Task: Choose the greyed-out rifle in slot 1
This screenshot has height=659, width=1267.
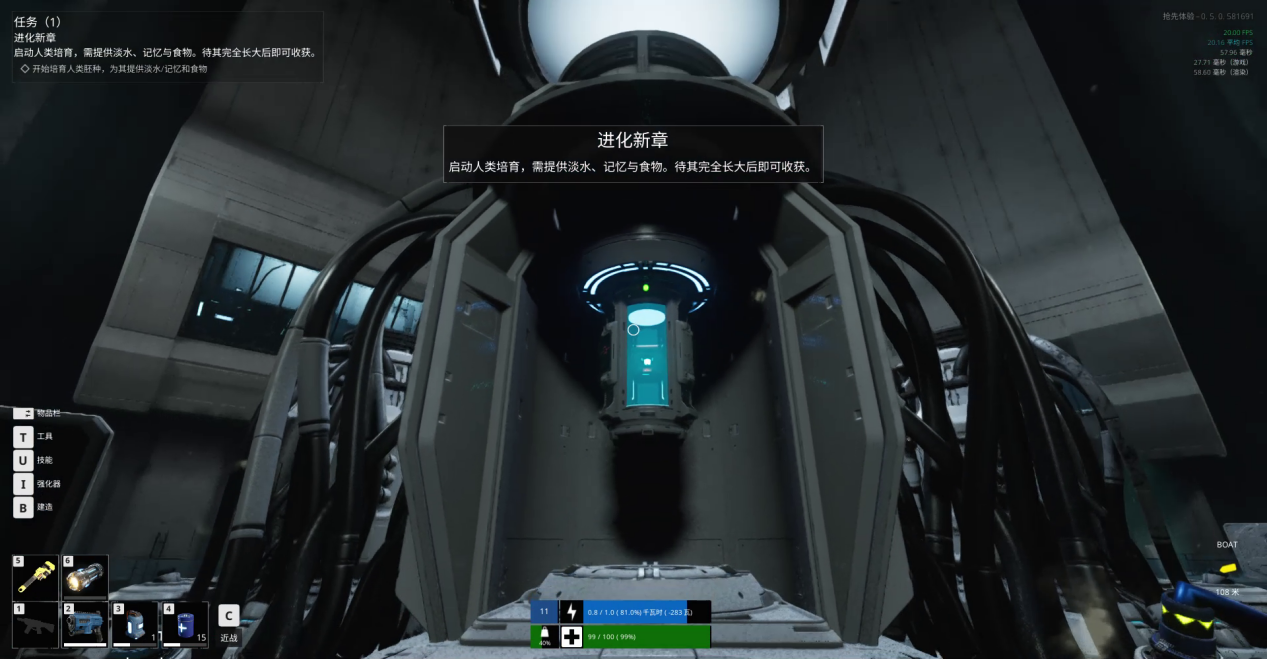Action: click(36, 624)
